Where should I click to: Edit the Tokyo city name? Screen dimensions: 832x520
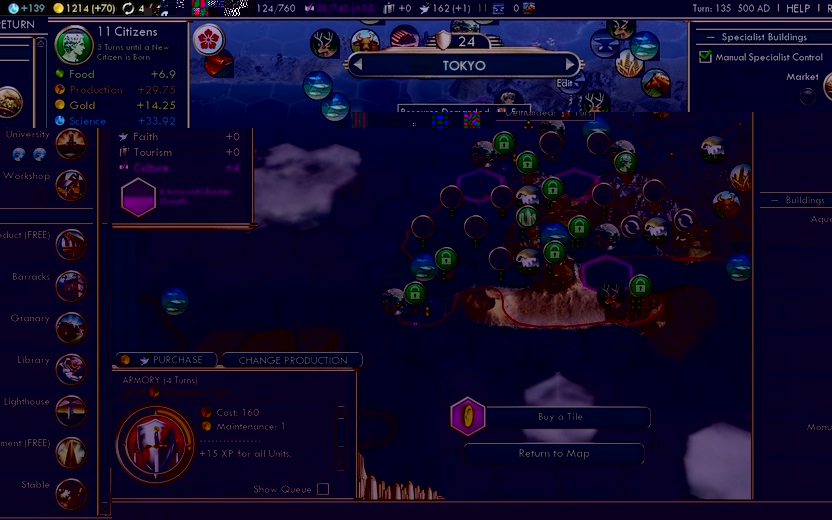tap(565, 83)
